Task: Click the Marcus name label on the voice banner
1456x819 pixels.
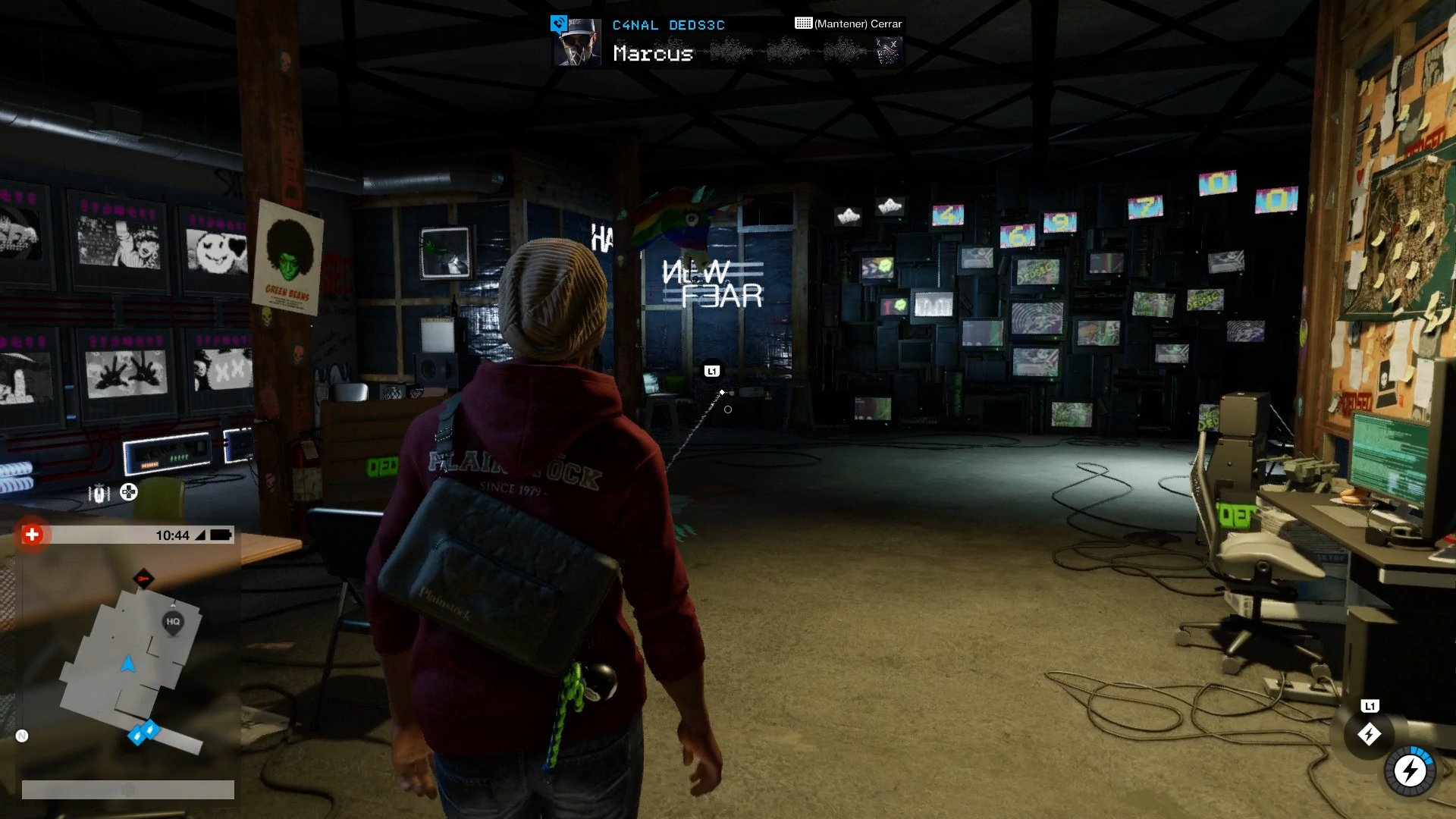Action: pos(653,54)
